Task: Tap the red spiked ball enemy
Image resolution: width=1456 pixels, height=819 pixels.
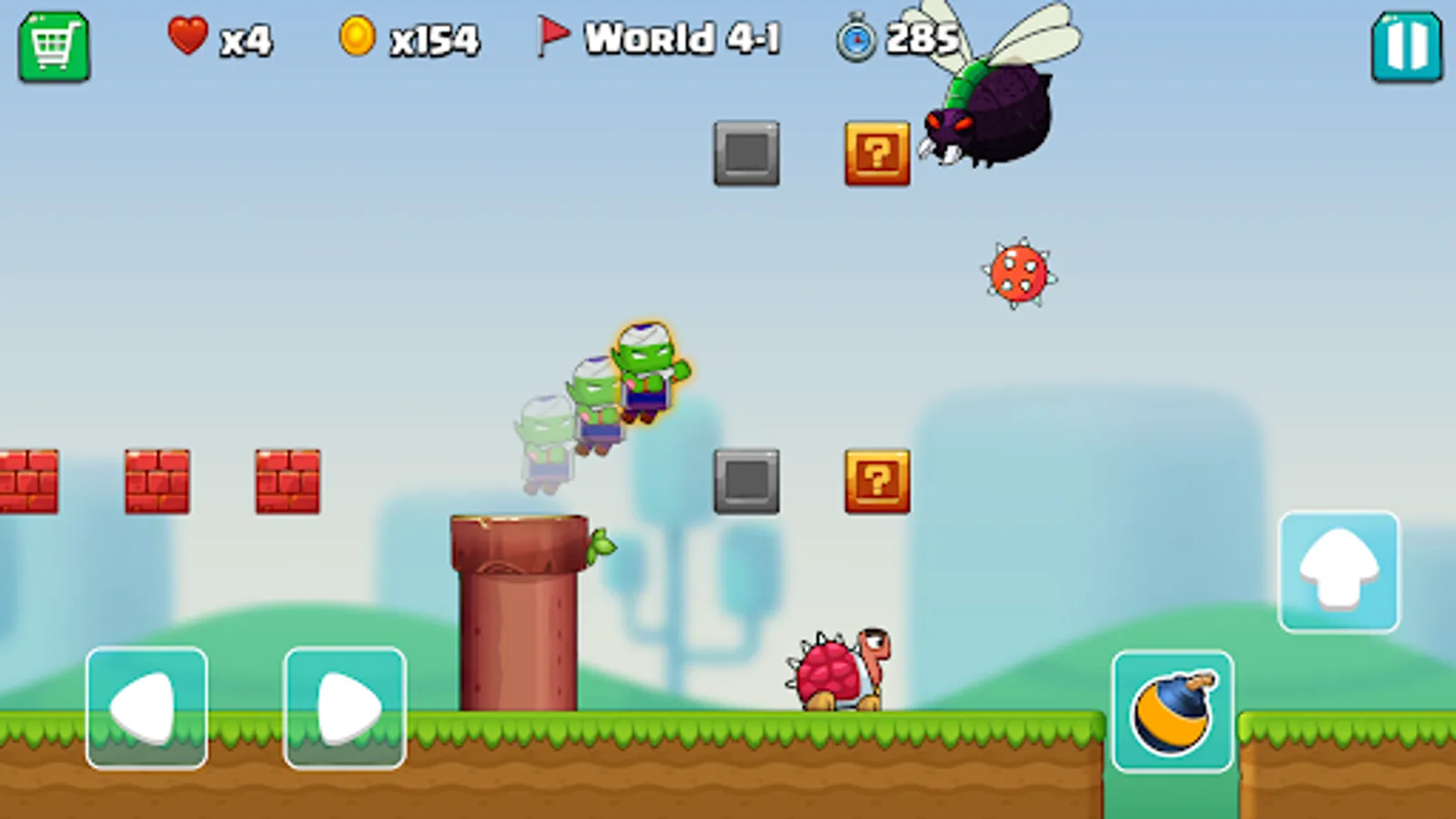Action: click(1016, 273)
